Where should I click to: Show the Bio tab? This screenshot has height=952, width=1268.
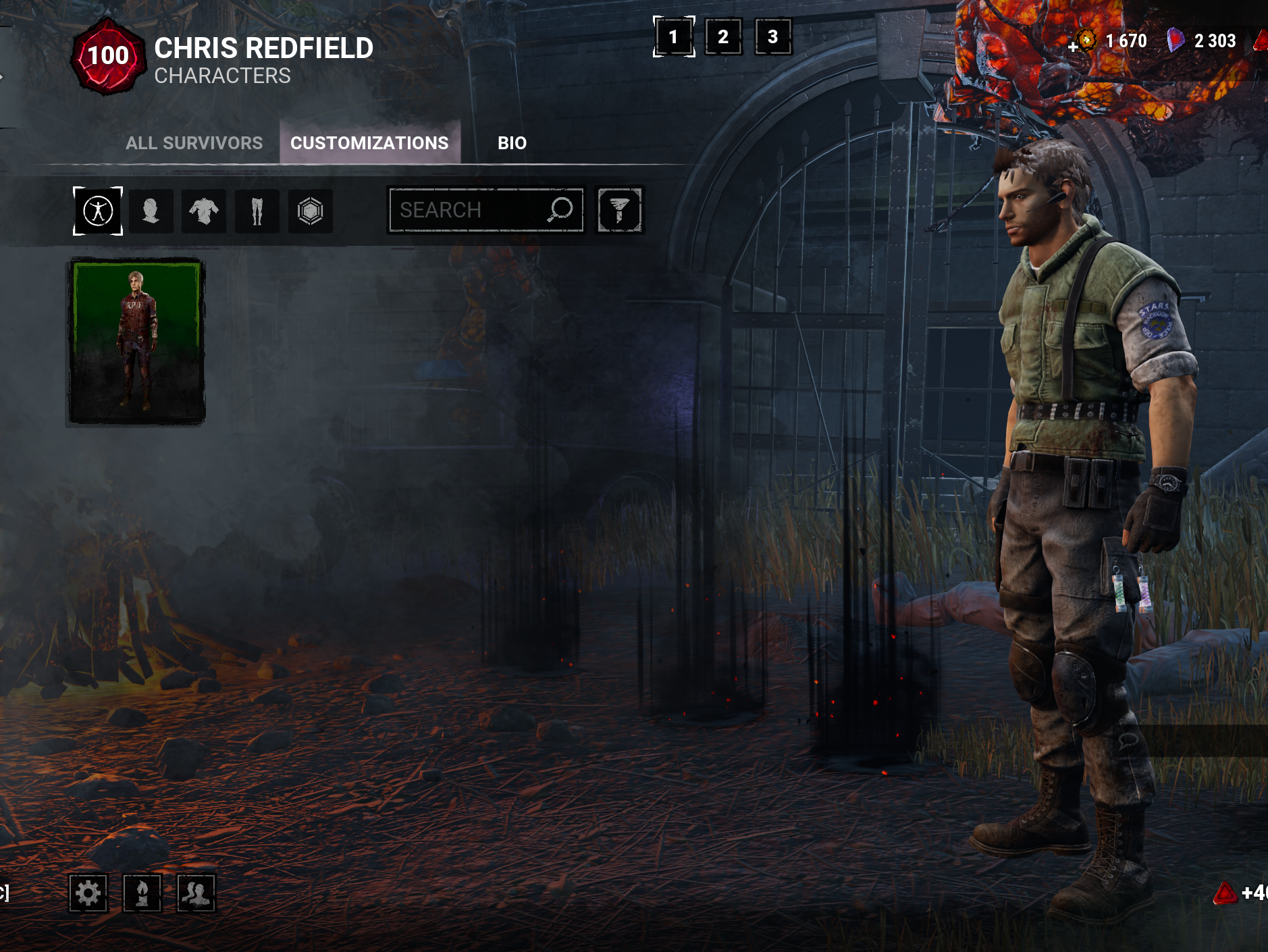tap(512, 143)
